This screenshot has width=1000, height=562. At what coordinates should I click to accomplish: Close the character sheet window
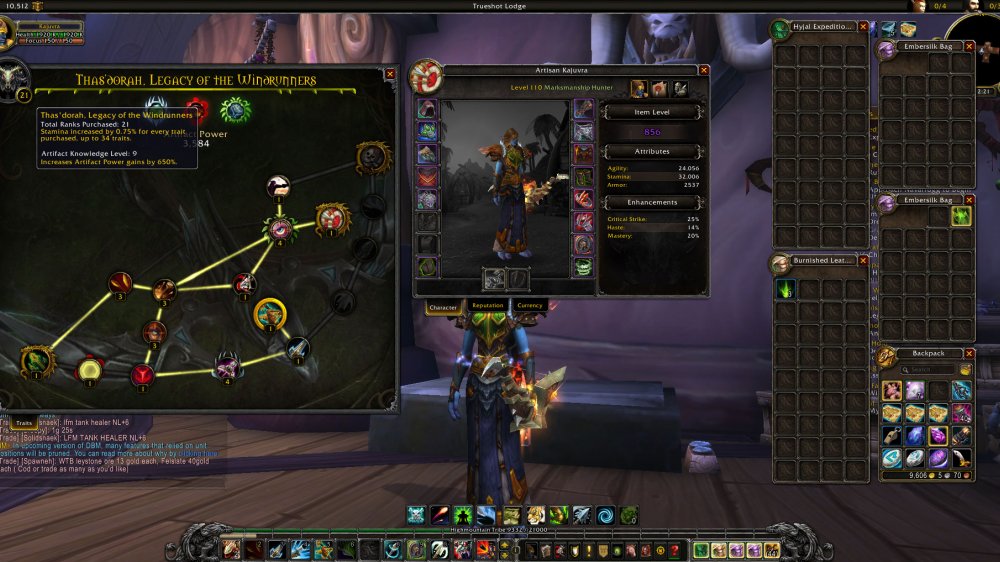[x=704, y=70]
